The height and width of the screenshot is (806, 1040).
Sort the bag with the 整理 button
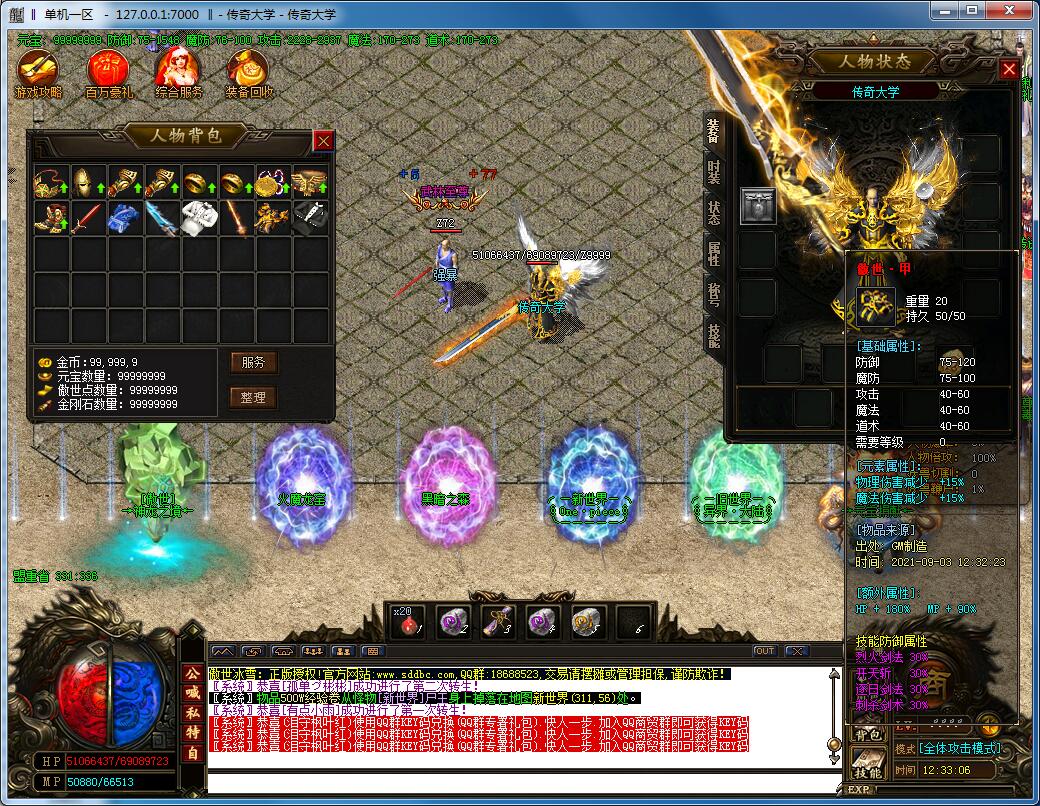[253, 397]
